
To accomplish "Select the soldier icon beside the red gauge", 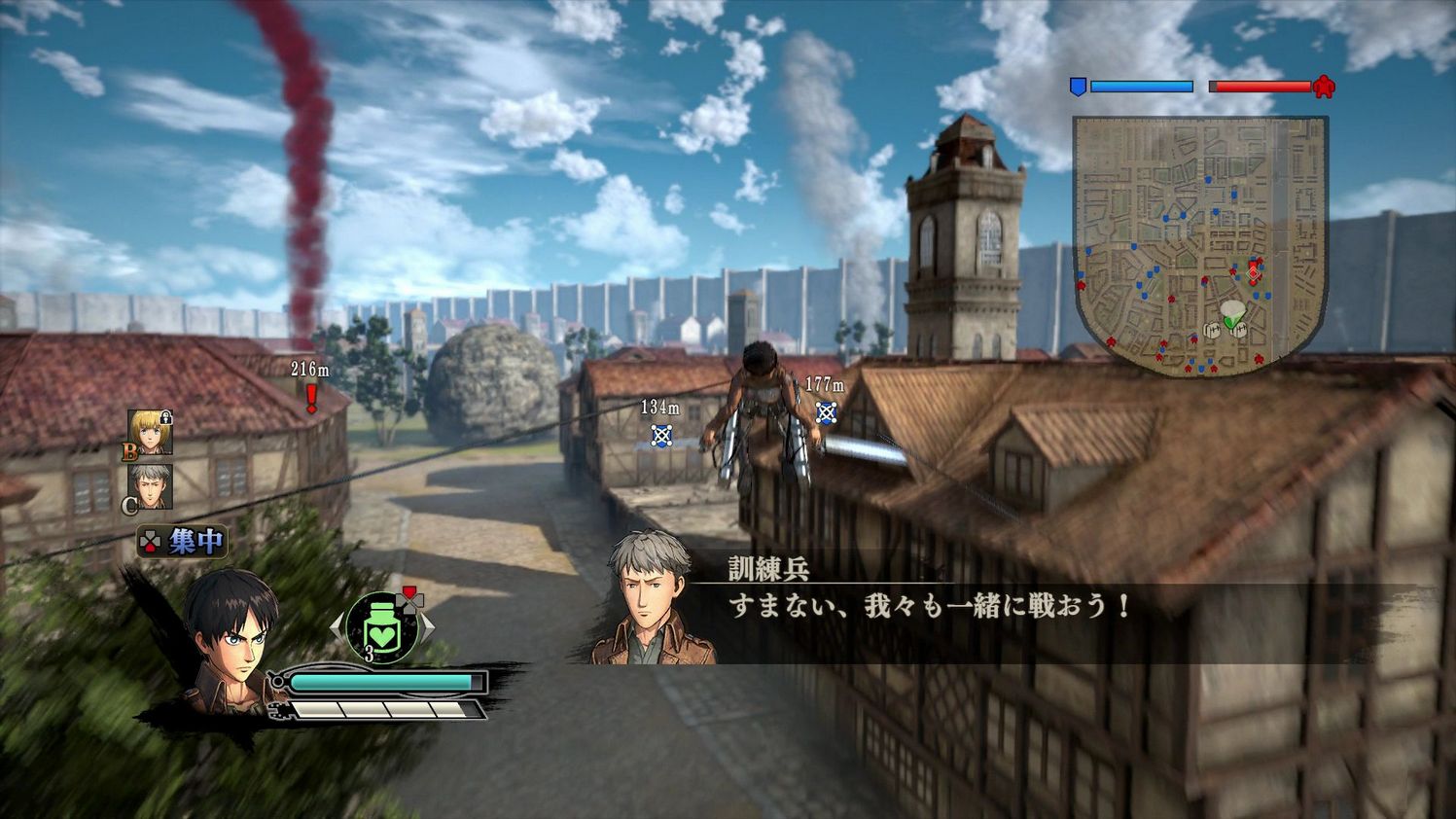I will (1323, 87).
